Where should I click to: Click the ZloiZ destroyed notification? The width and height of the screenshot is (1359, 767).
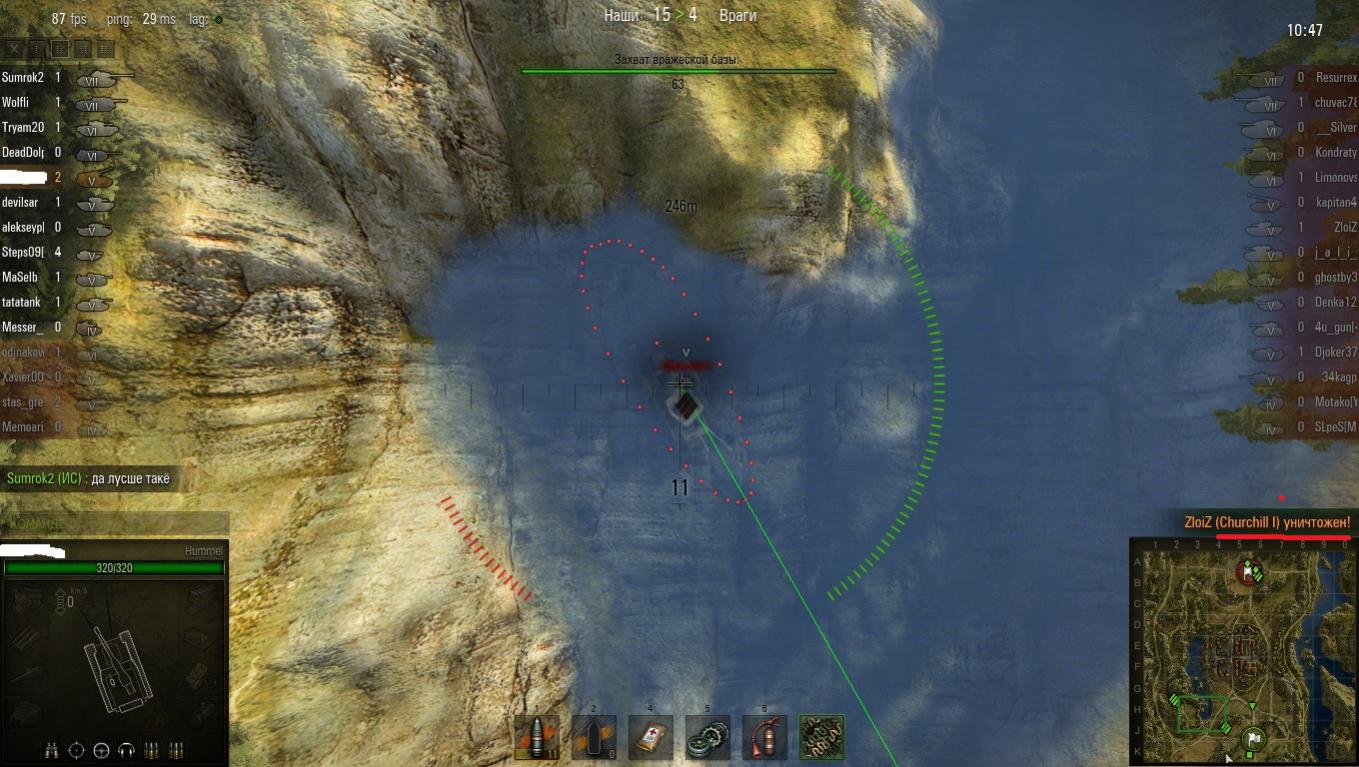pyautogui.click(x=1267, y=522)
